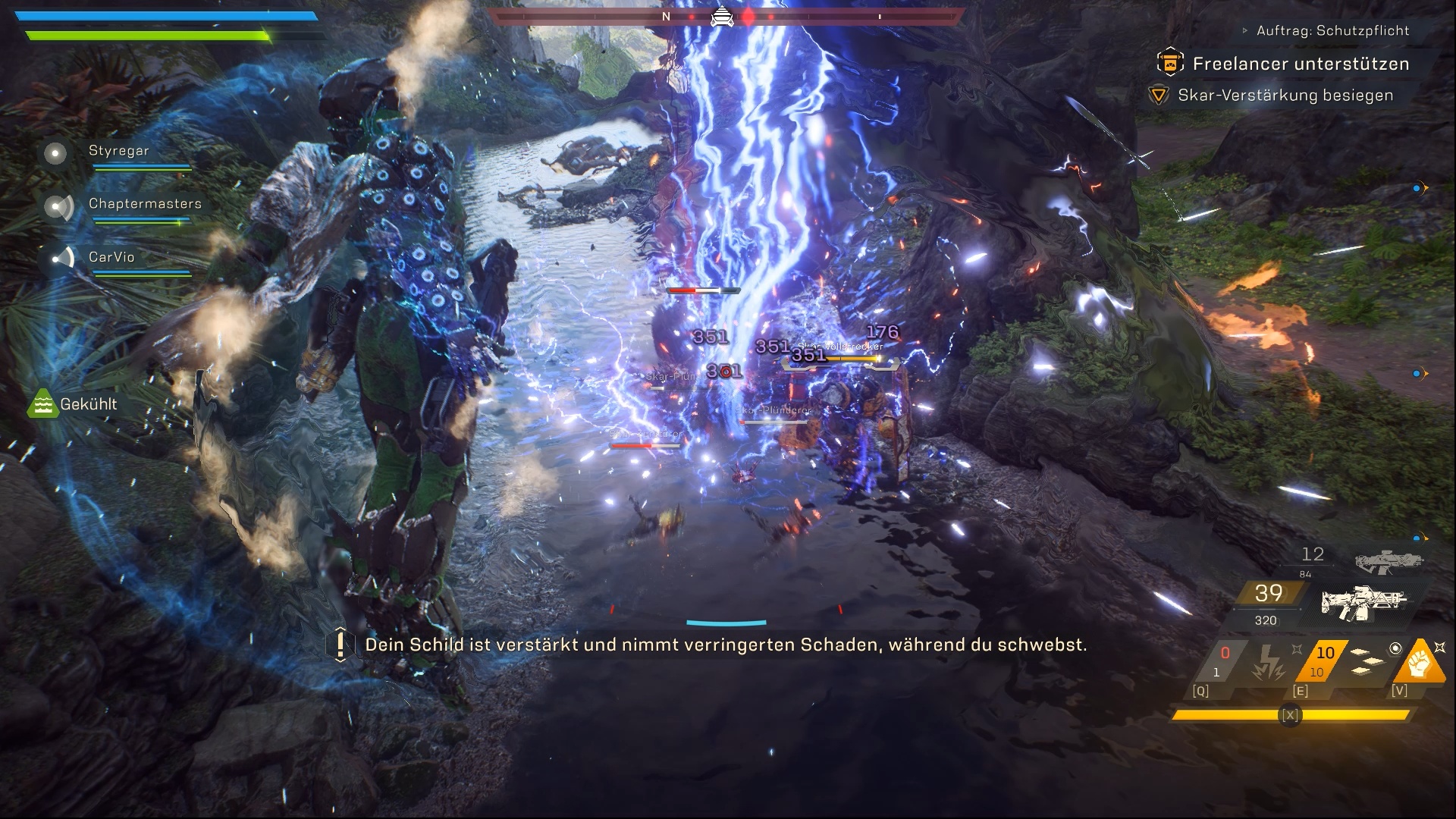1456x819 pixels.
Task: Click the N heading on the compass
Action: click(666, 15)
